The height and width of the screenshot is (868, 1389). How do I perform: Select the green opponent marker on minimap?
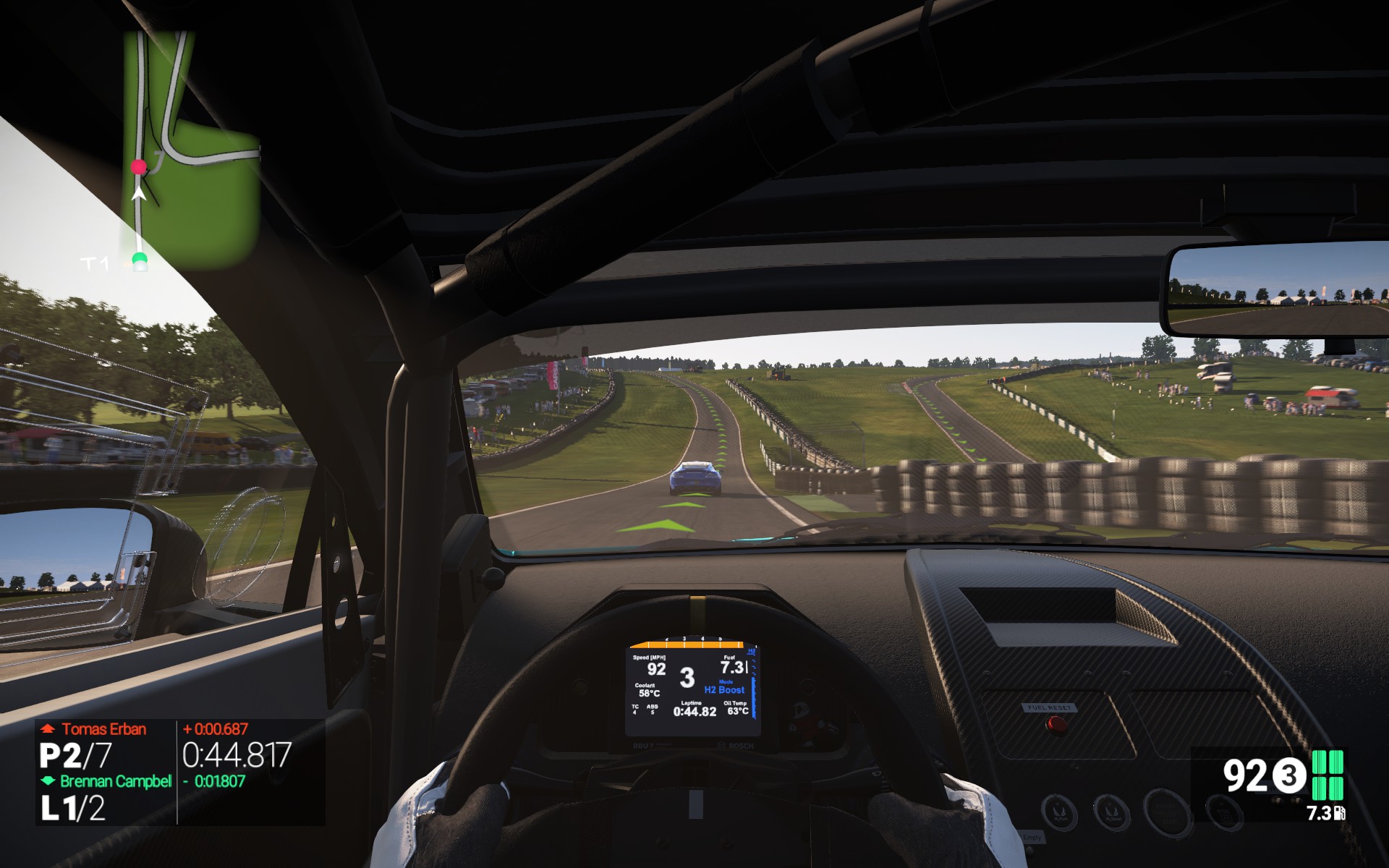(139, 259)
